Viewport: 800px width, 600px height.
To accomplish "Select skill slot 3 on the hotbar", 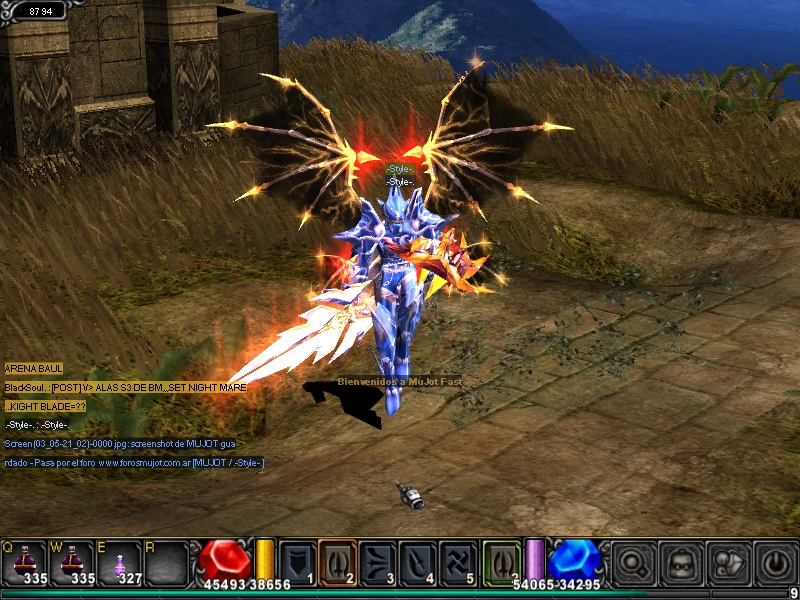I will point(377,561).
